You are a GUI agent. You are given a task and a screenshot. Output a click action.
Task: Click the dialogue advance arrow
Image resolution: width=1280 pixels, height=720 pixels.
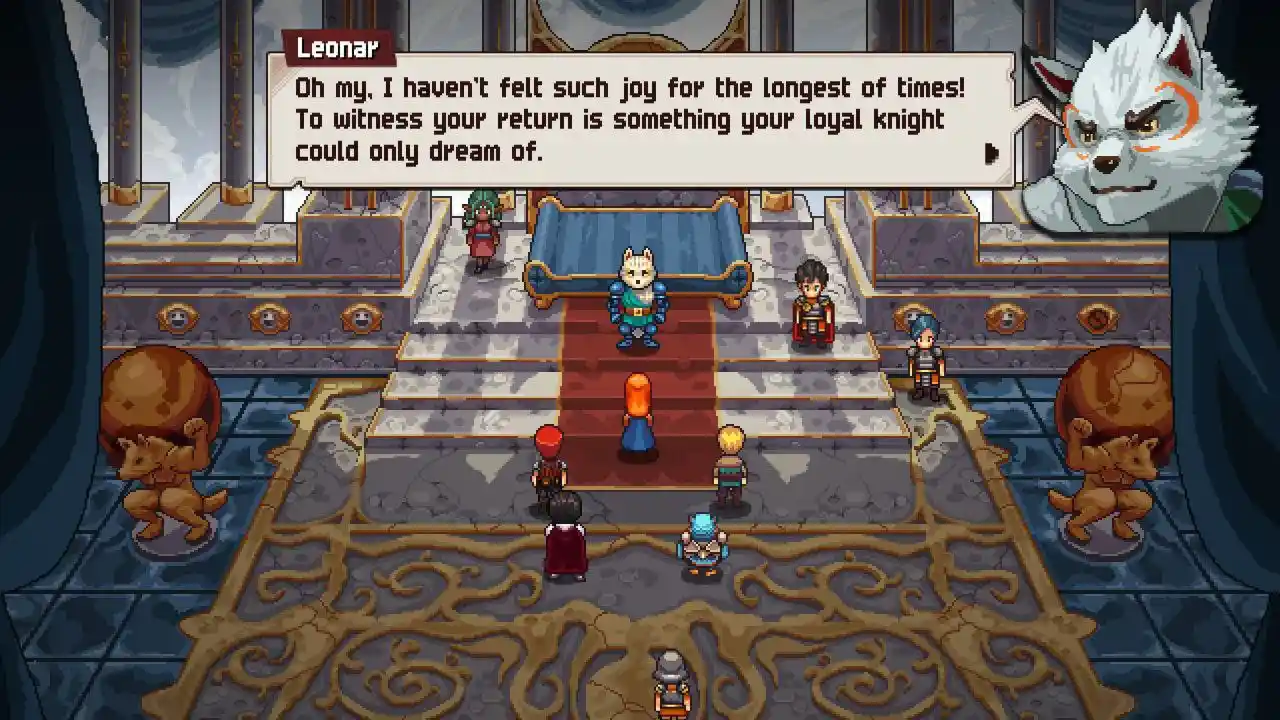click(991, 153)
